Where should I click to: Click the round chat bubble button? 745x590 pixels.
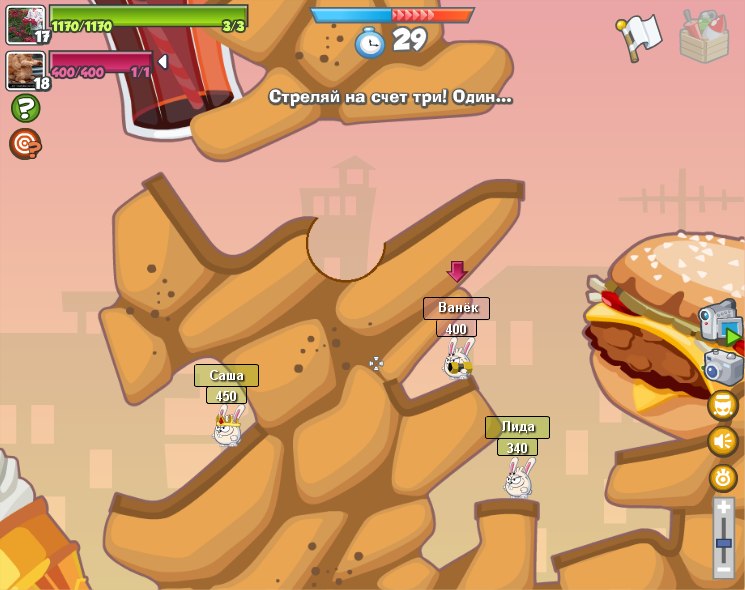(x=723, y=405)
